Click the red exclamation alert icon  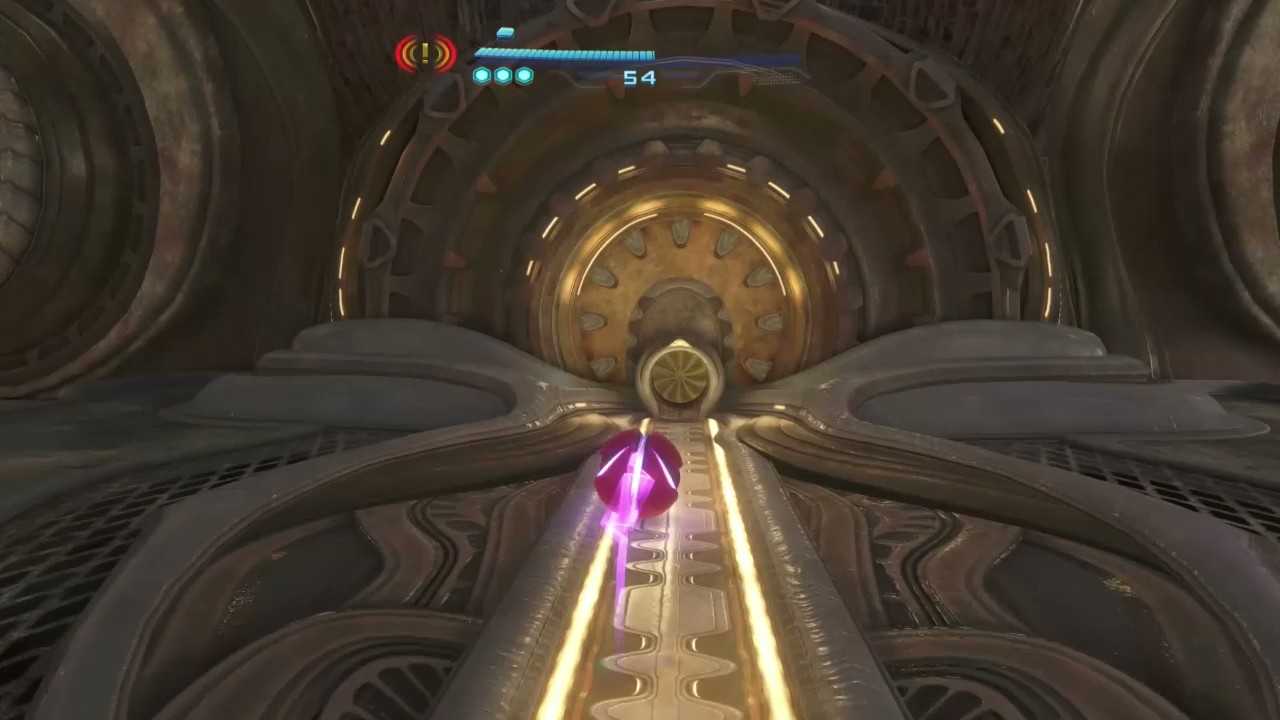(425, 54)
